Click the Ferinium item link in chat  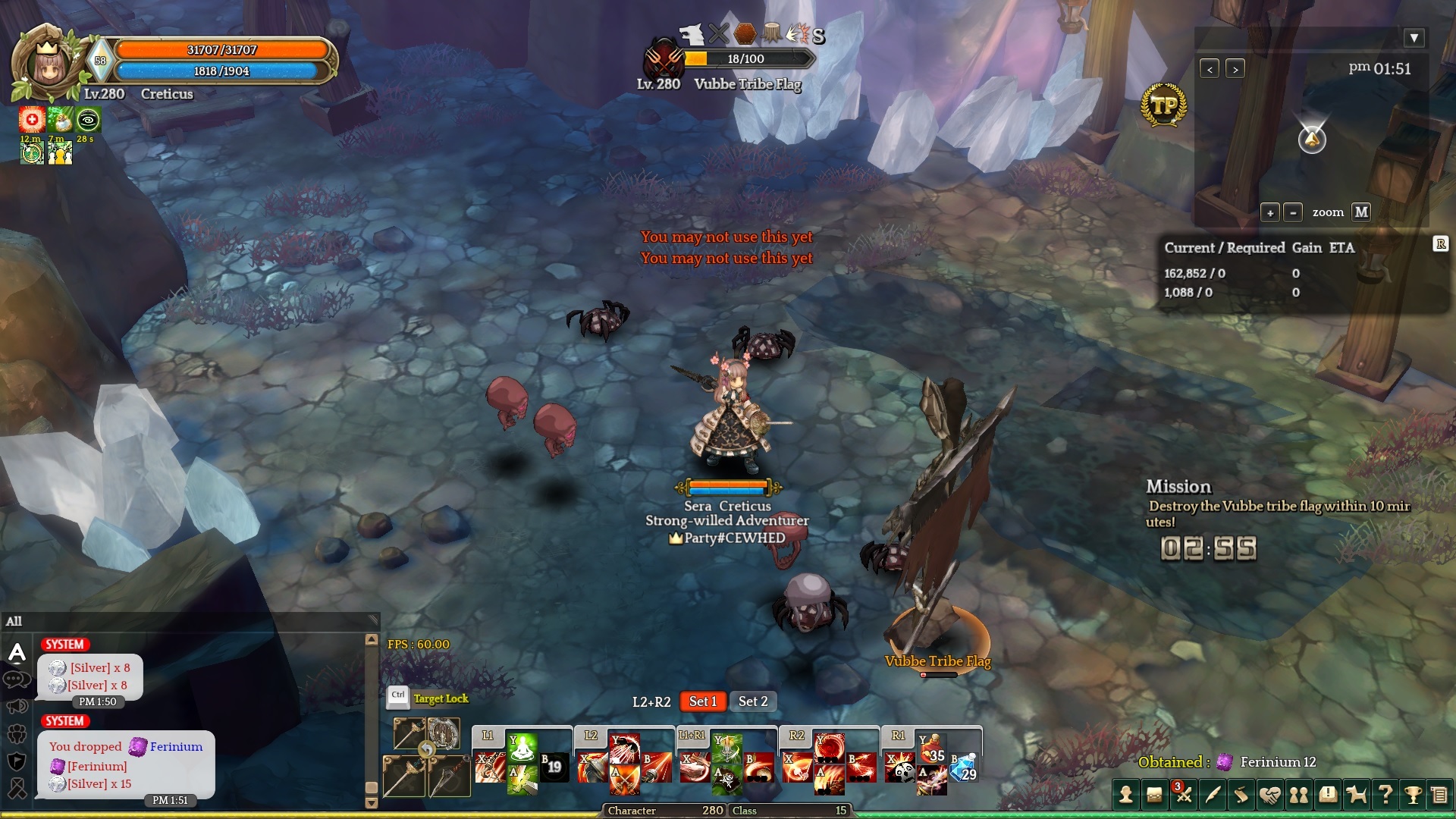176,747
